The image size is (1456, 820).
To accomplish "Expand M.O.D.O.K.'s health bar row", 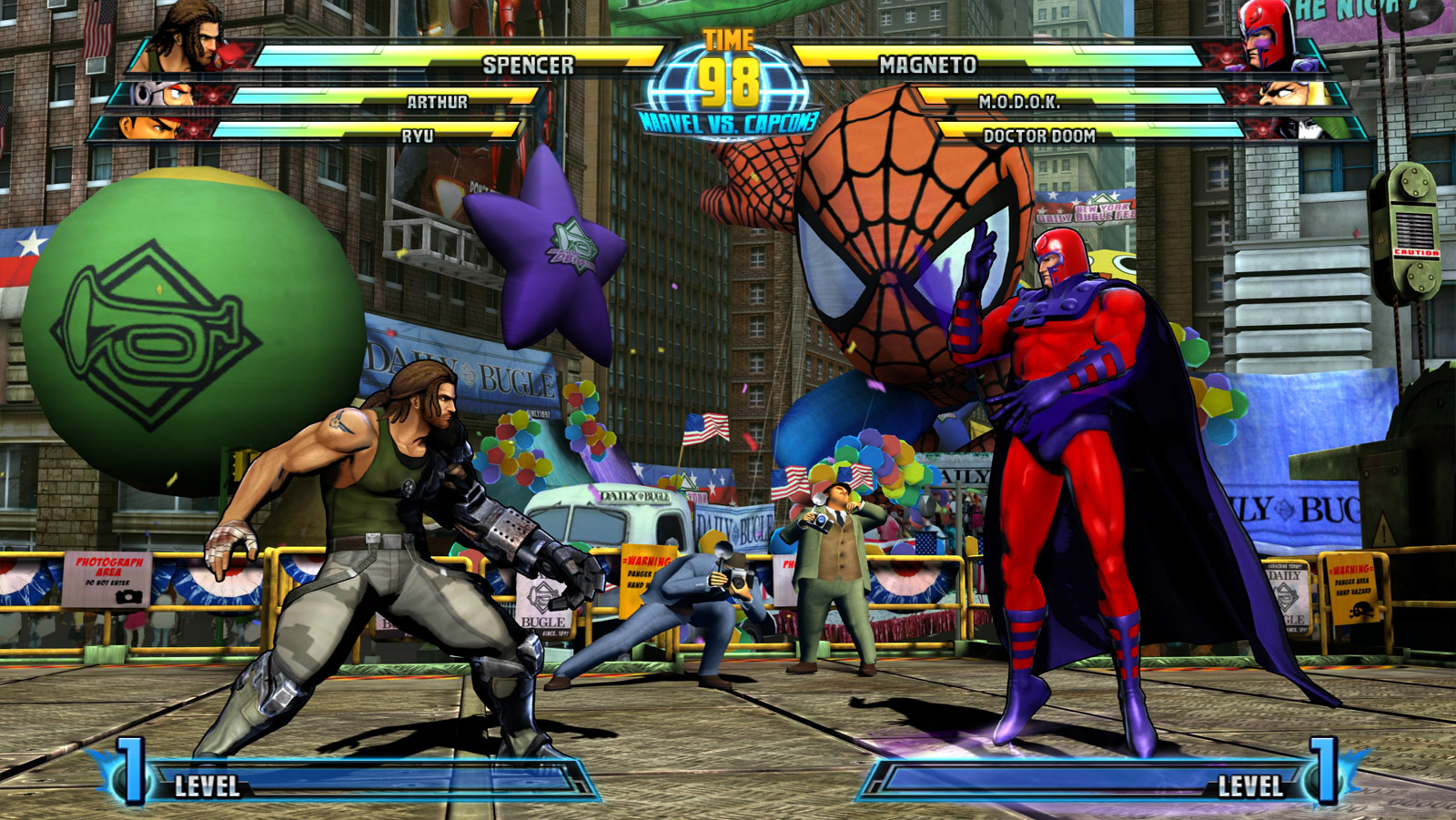I will [x=1019, y=105].
